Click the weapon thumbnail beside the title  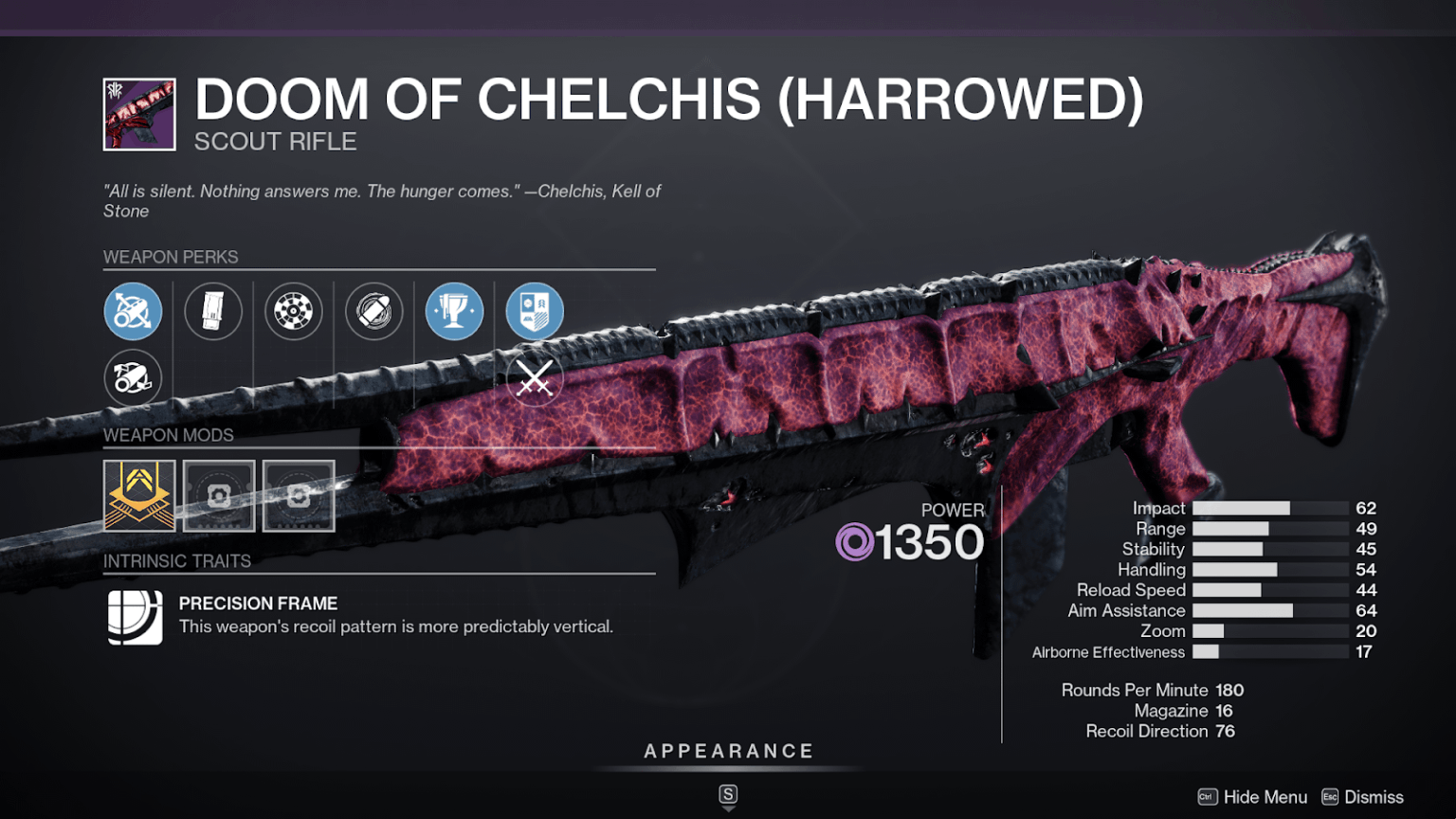click(137, 113)
